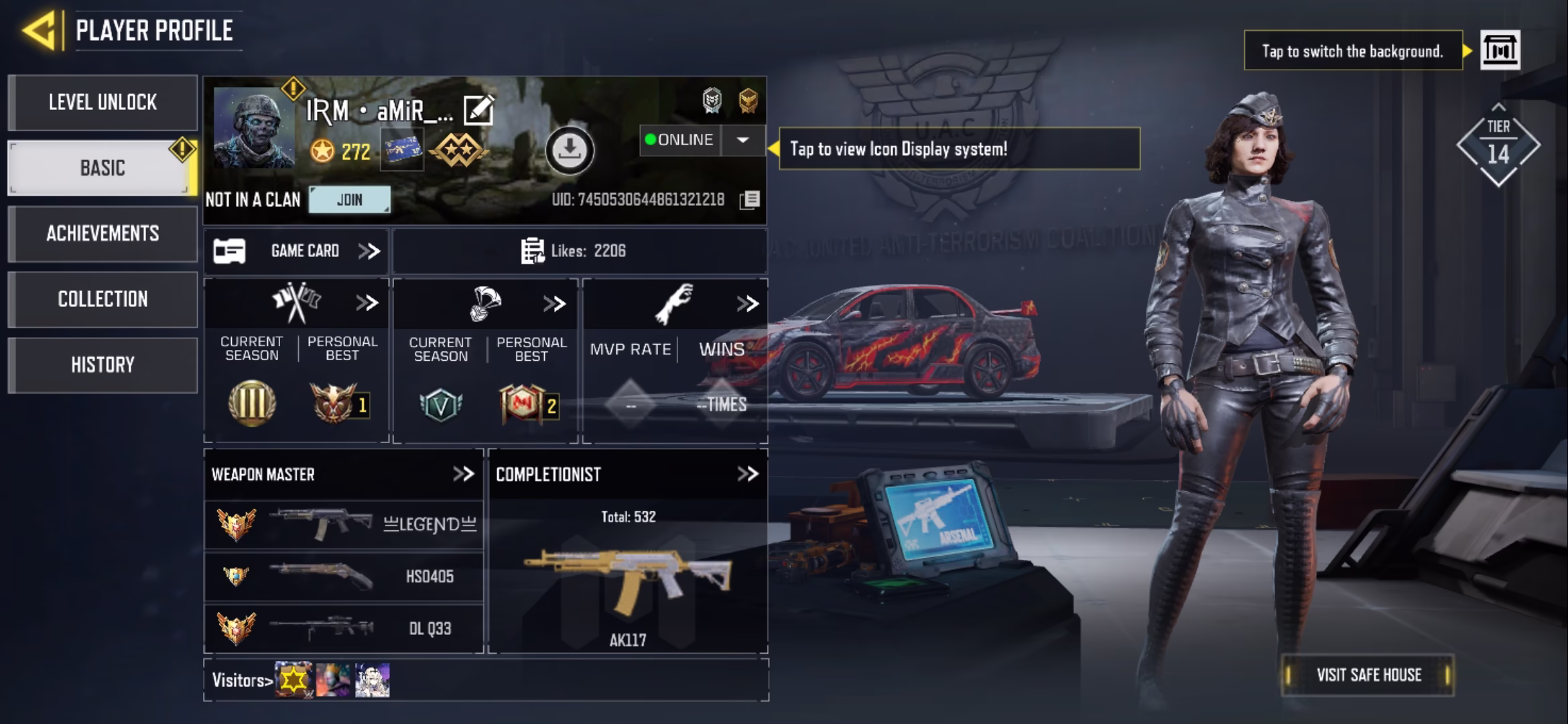Open the Tier 14 badge
1568x724 pixels.
[x=1498, y=145]
